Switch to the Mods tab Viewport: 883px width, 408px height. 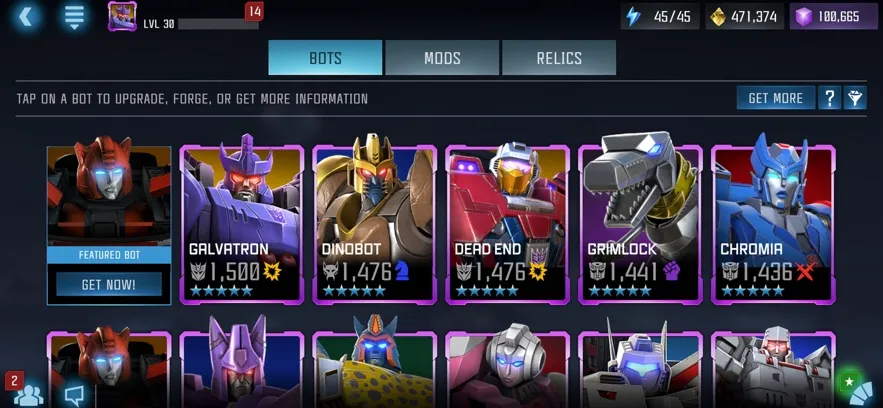[x=442, y=58]
